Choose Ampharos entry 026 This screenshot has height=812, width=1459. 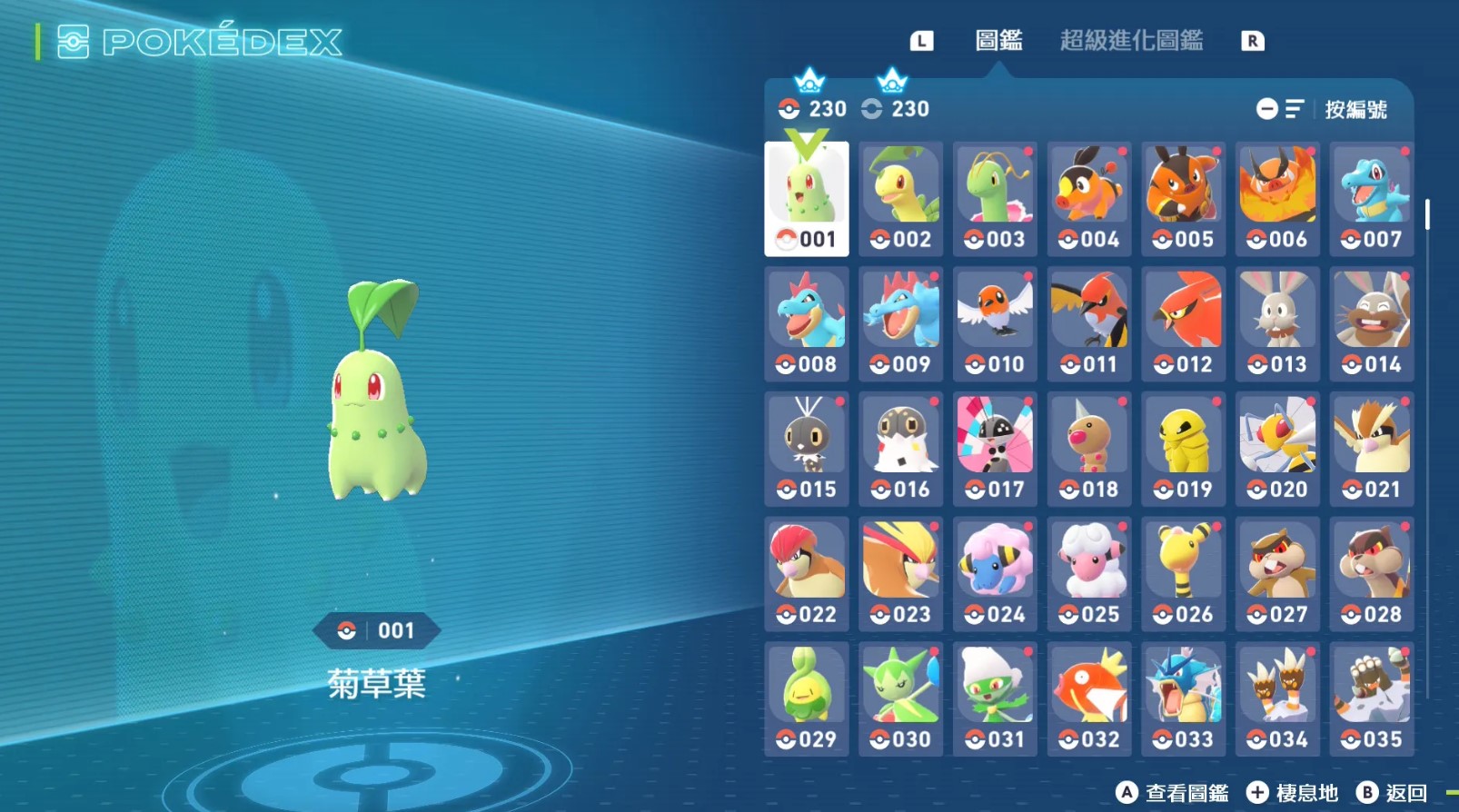tap(1184, 574)
